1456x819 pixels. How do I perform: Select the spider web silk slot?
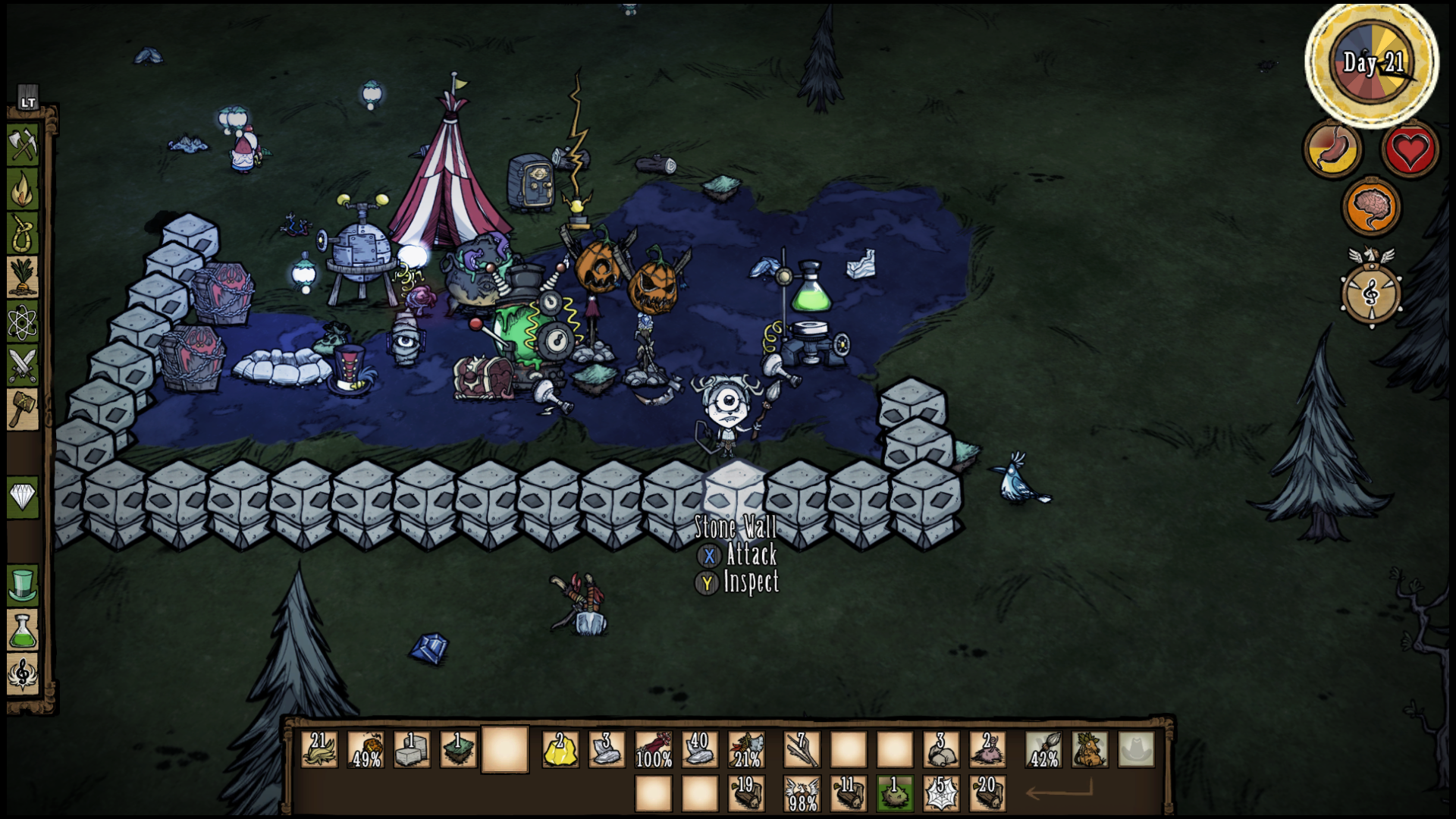tap(941, 794)
